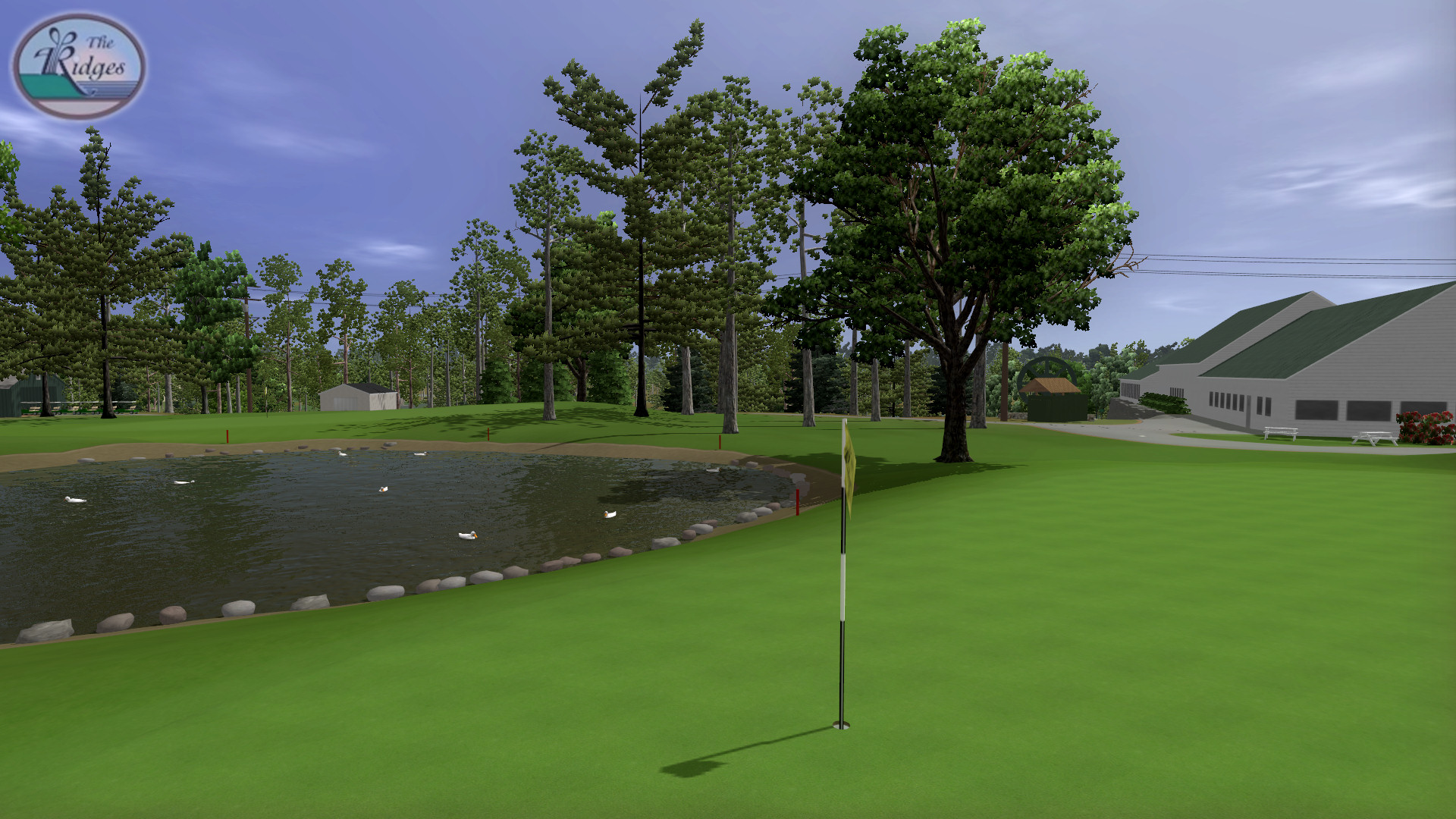Click The Ridges course logo badge
1456x819 pixels.
click(80, 67)
